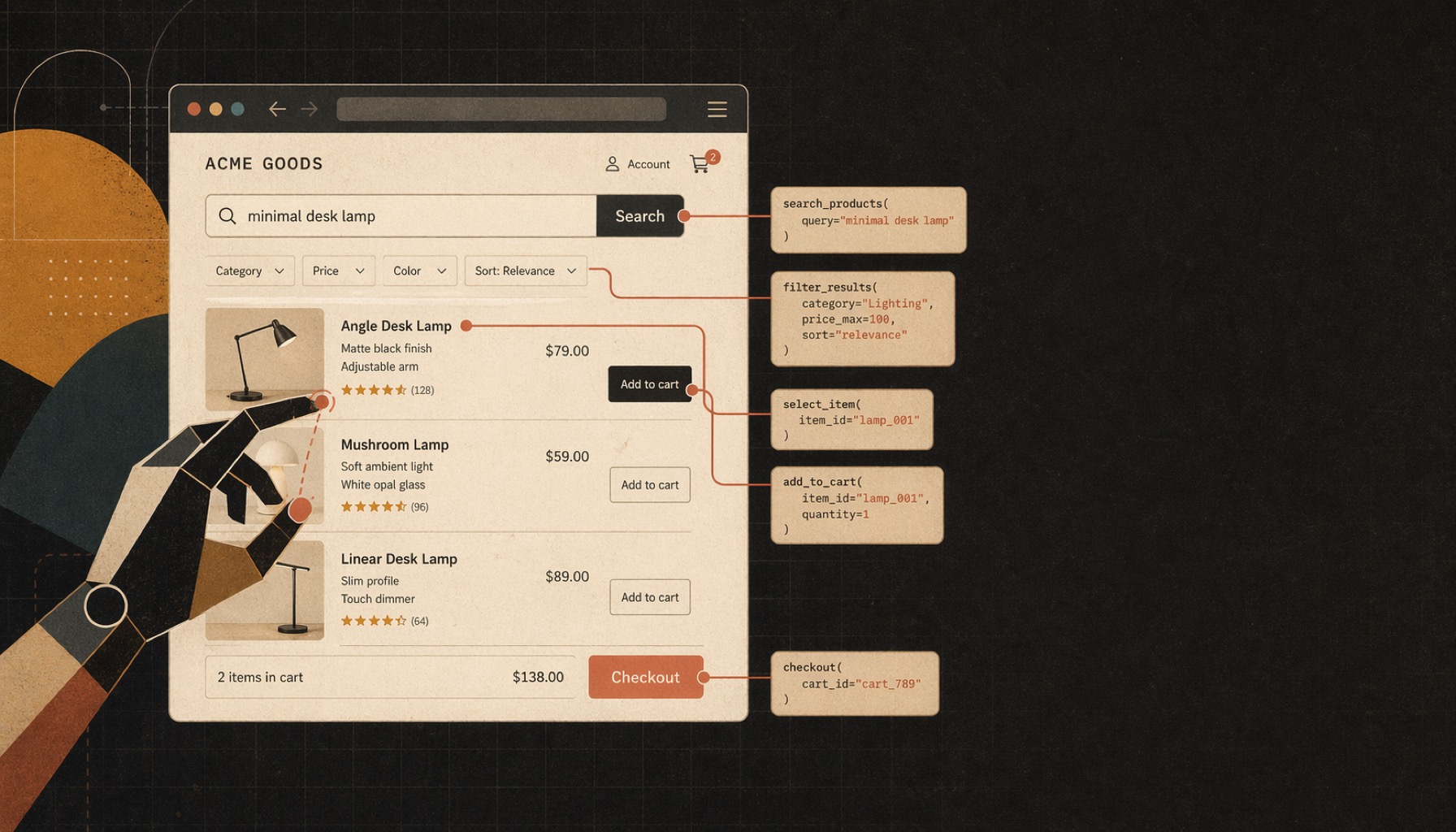1456x832 pixels.
Task: Open the browser hamburger menu
Action: [x=717, y=109]
